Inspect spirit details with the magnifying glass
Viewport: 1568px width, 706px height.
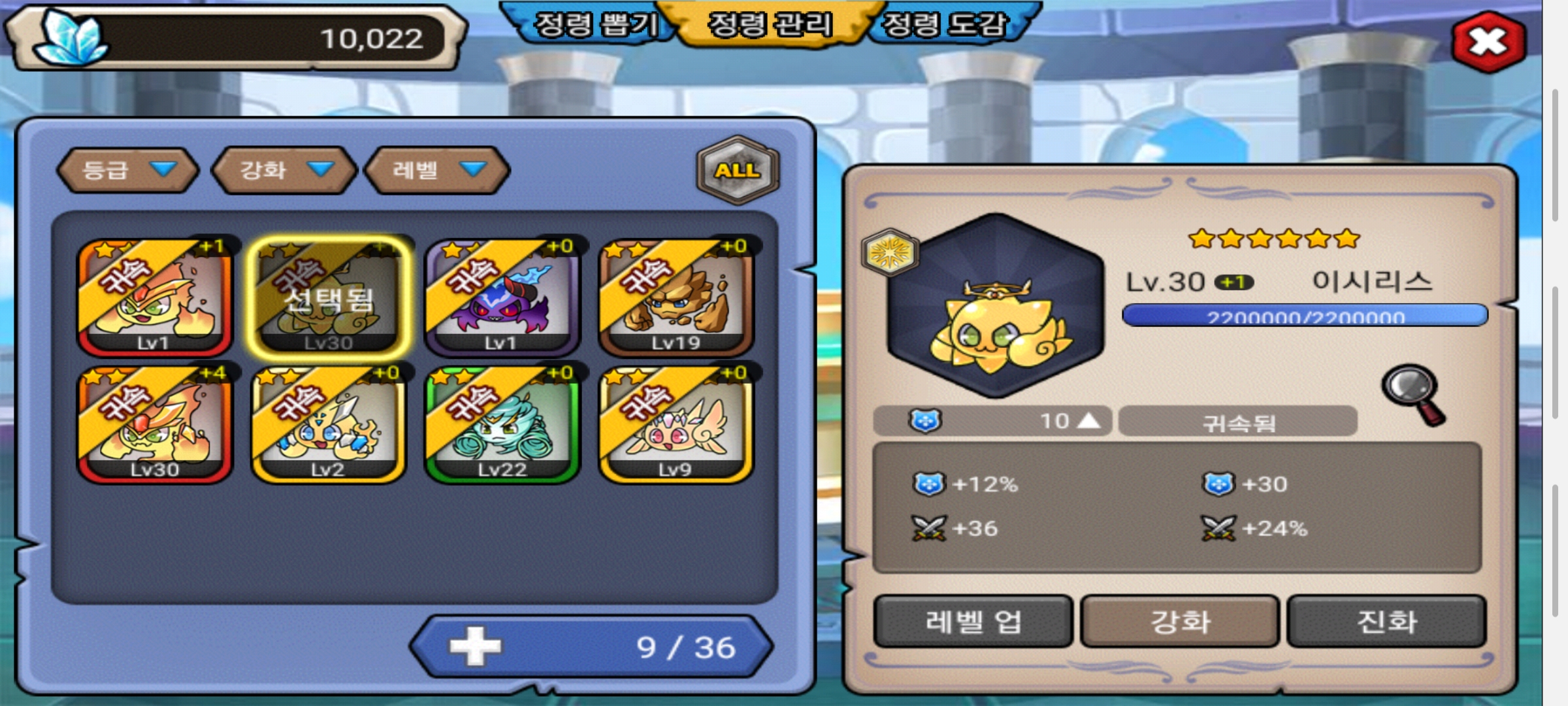(x=1413, y=394)
